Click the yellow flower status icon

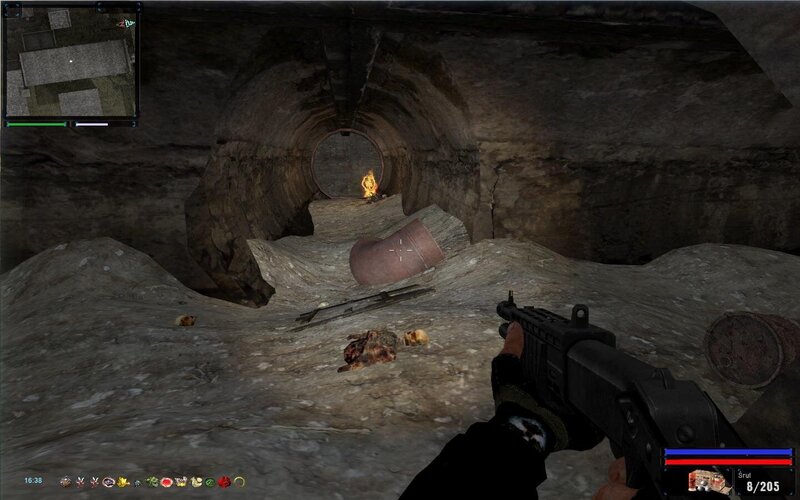(122, 482)
